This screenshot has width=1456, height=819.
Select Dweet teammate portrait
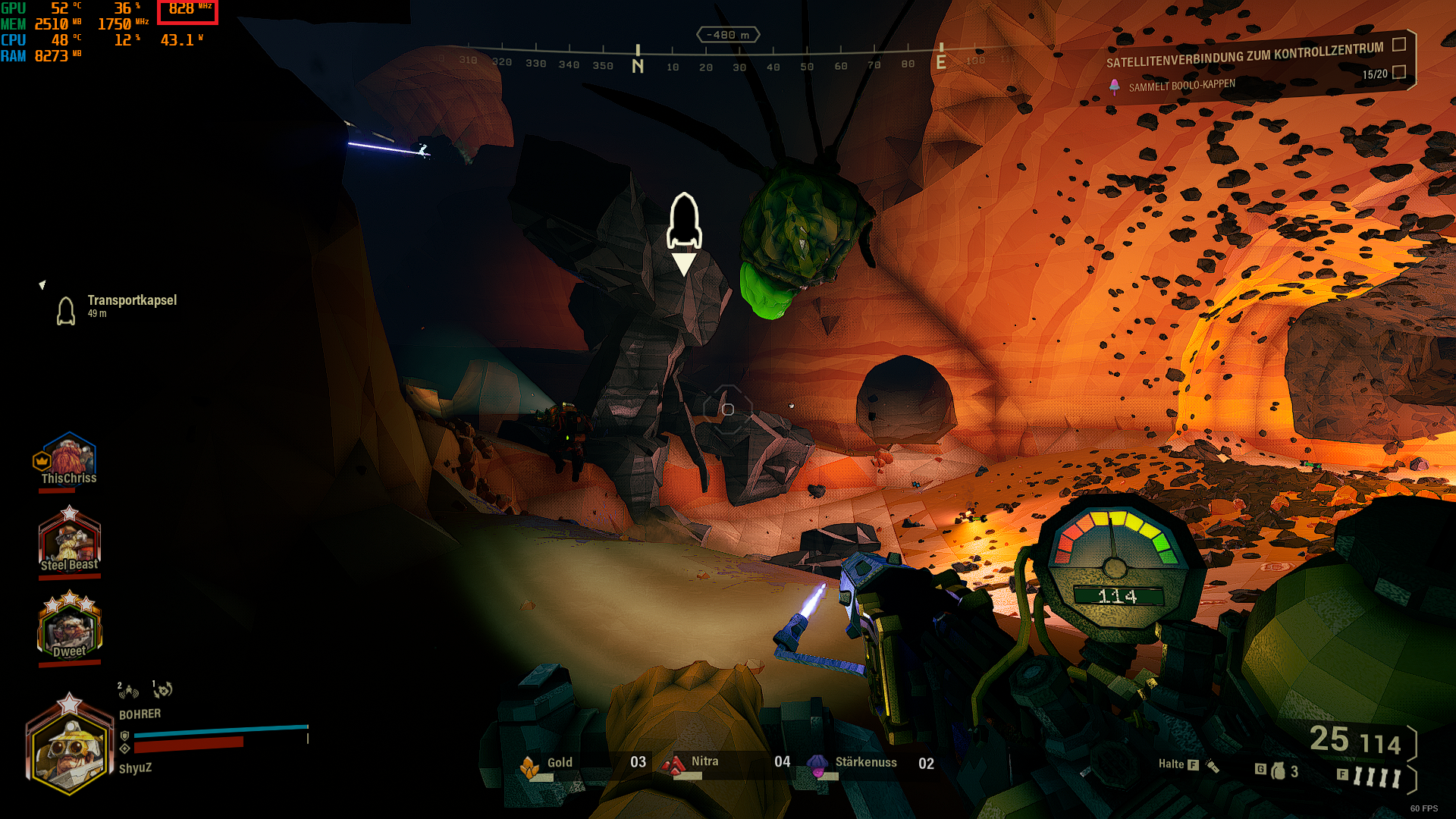[x=69, y=627]
